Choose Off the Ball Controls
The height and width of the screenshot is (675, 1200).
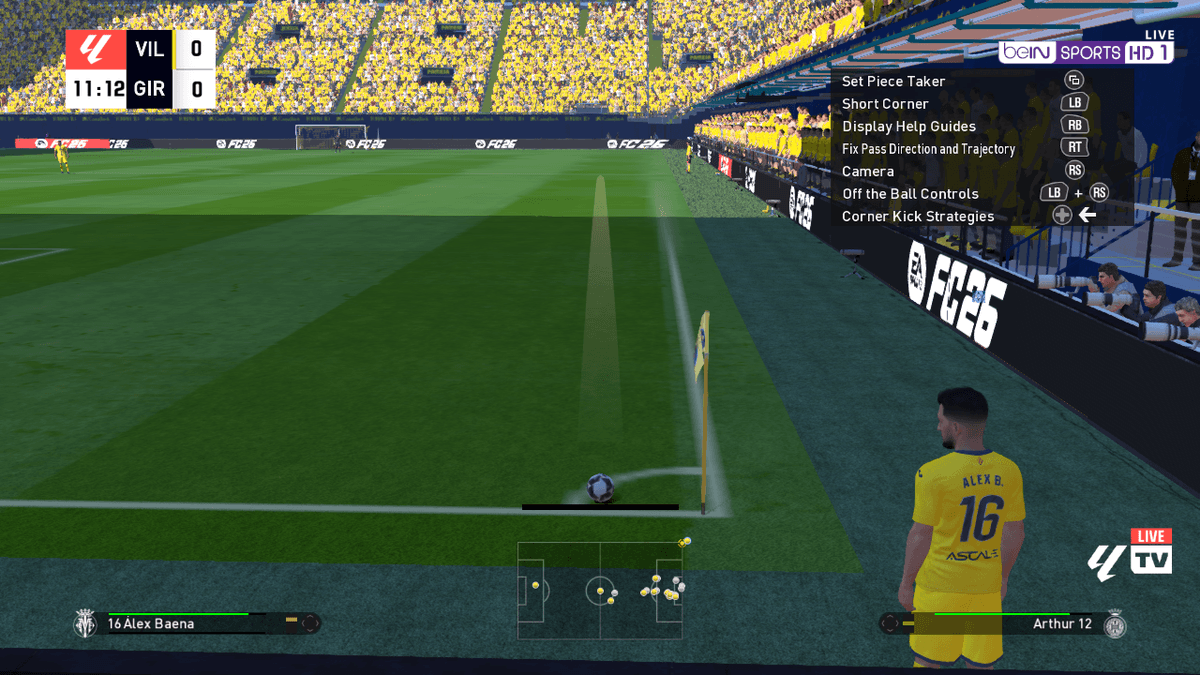910,194
